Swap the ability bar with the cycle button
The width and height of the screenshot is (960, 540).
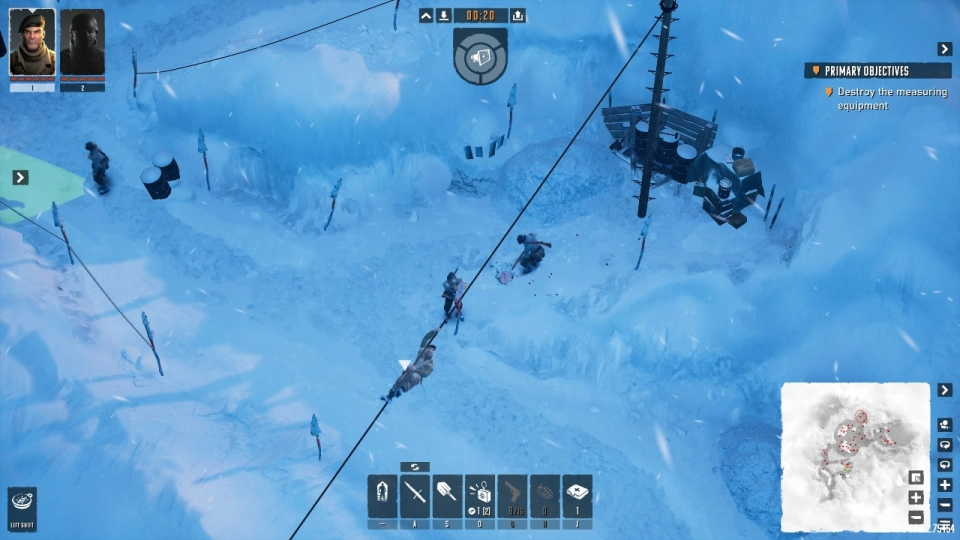coord(414,467)
